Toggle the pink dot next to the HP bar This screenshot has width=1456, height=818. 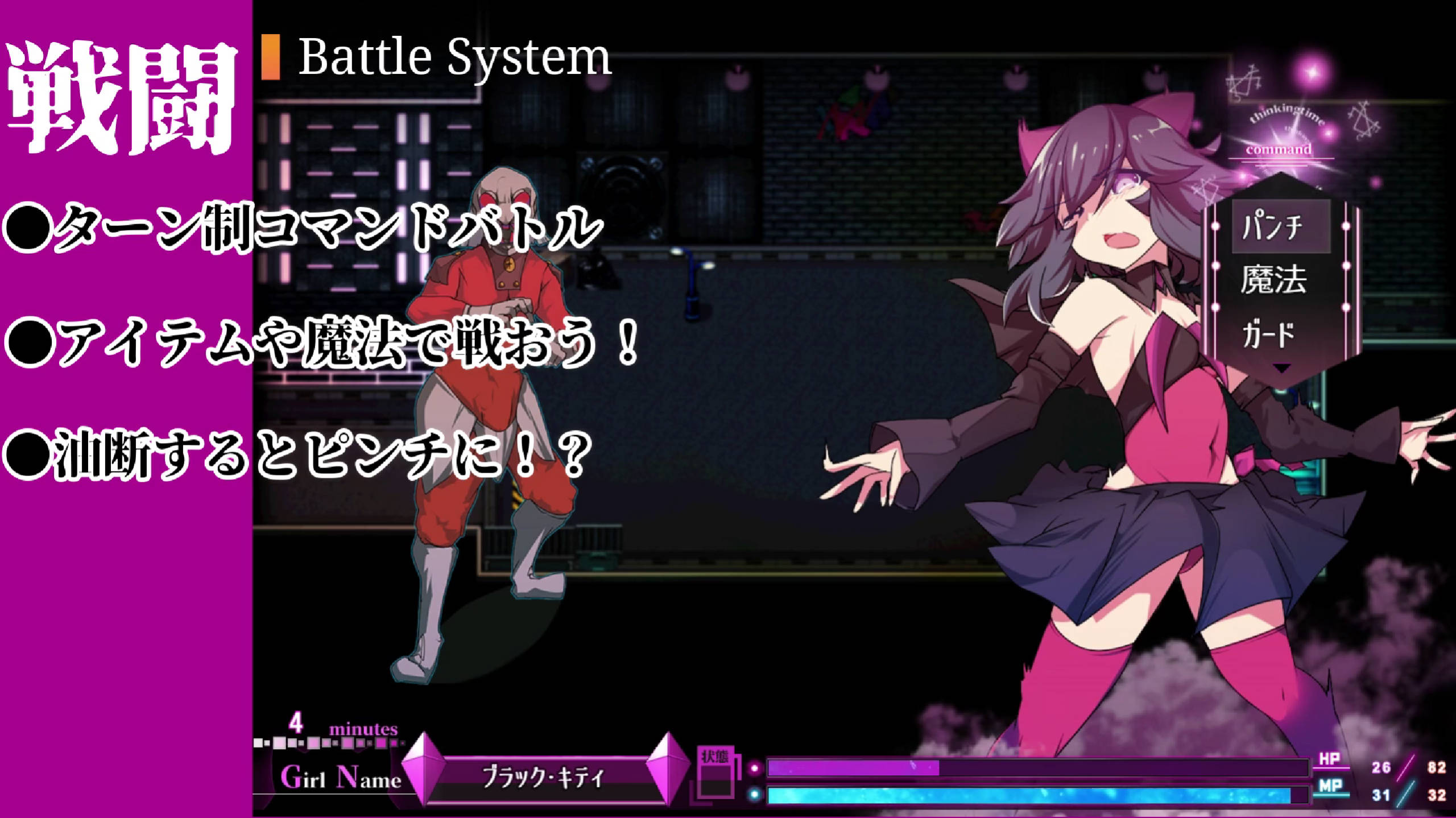(754, 769)
